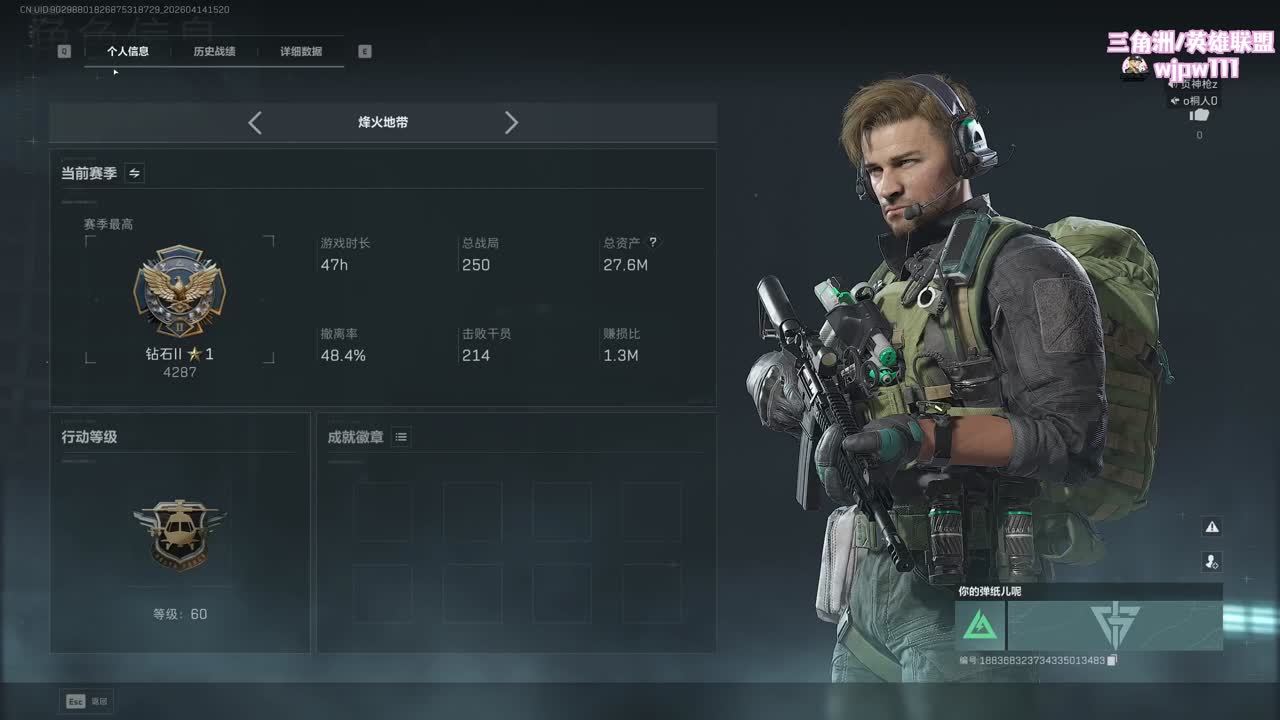This screenshot has width=1280, height=720.
Task: Click the player profile icon below the warning triangle
Action: point(1212,562)
